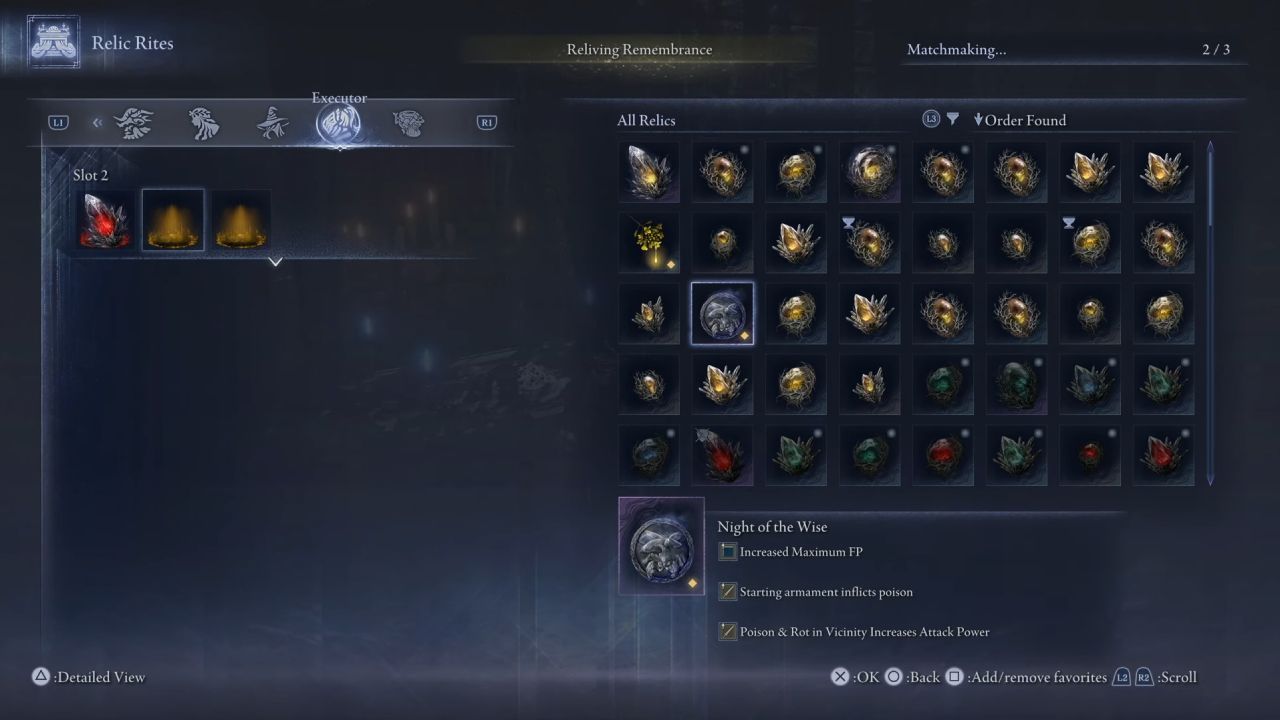Select the red crystal relic in Slot 2
Viewport: 1280px width, 720px height.
pyautogui.click(x=105, y=220)
